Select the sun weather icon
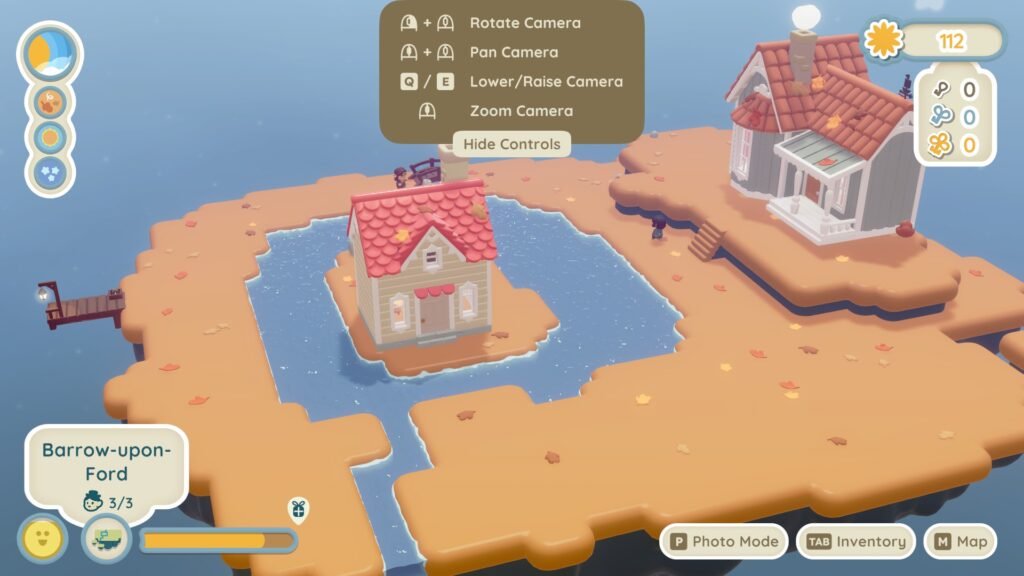Screen dimensions: 1024x576 (50, 137)
